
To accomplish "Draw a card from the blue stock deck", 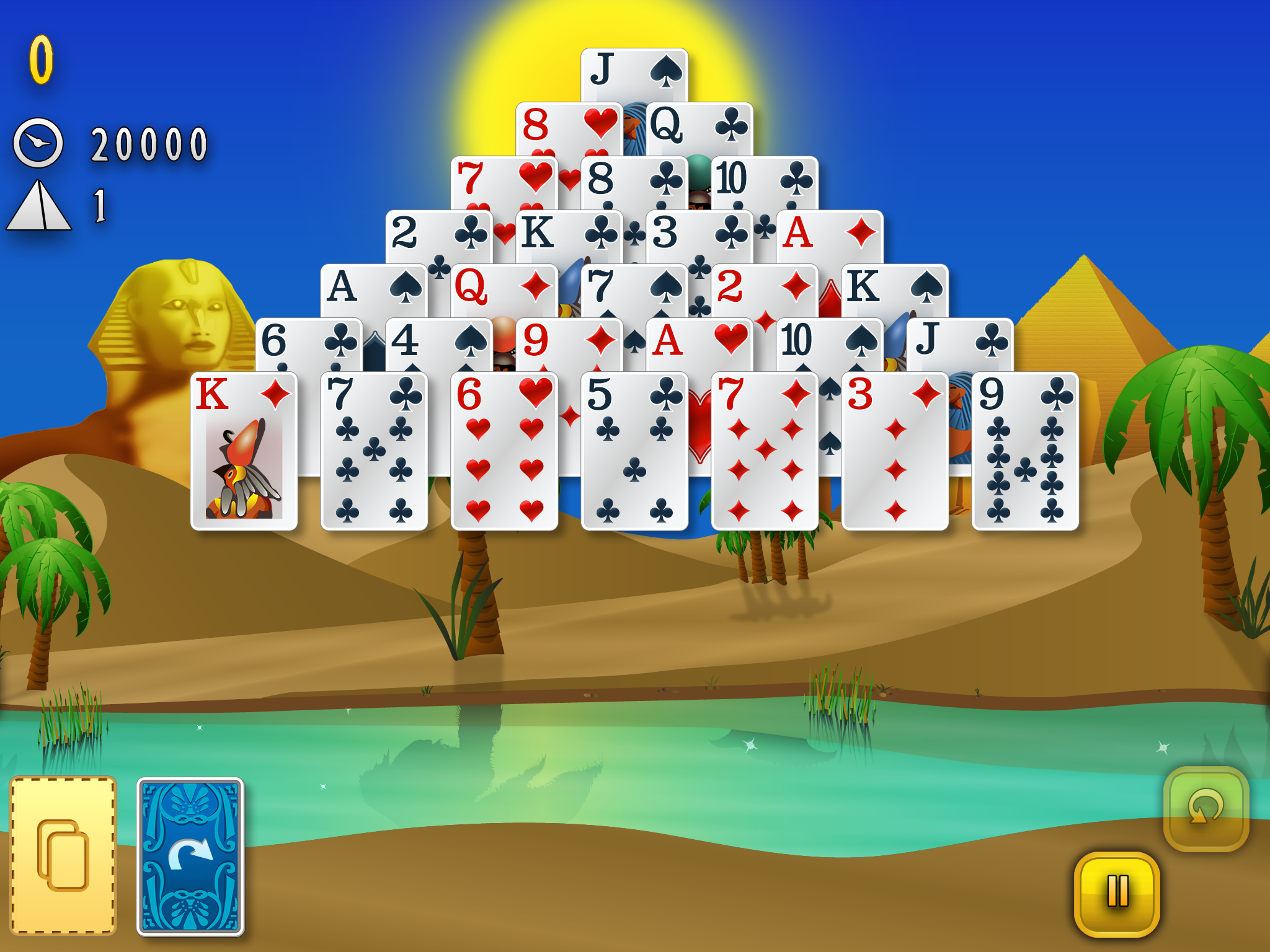I will pyautogui.click(x=190, y=856).
